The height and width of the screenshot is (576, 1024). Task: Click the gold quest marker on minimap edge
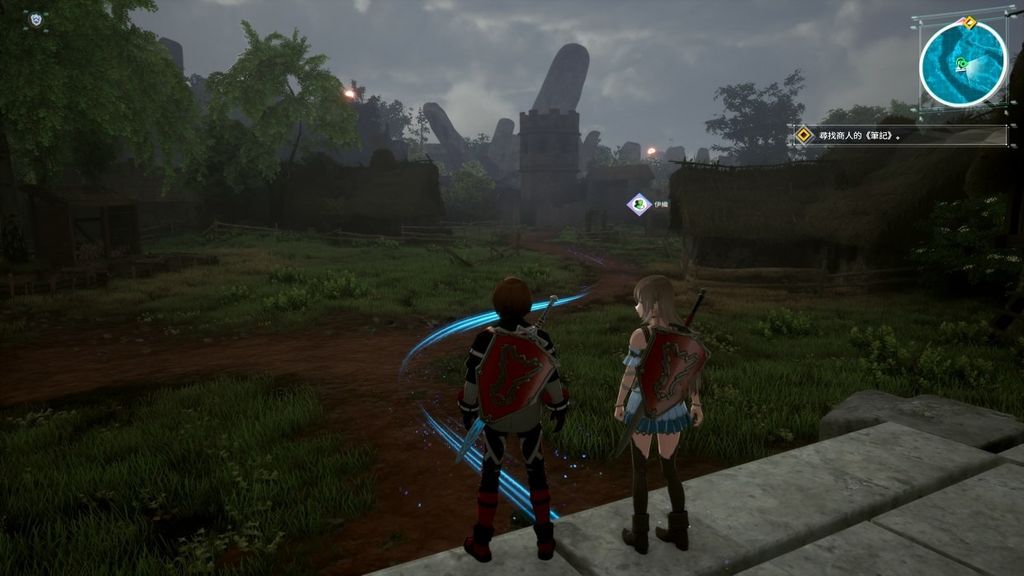coord(968,21)
